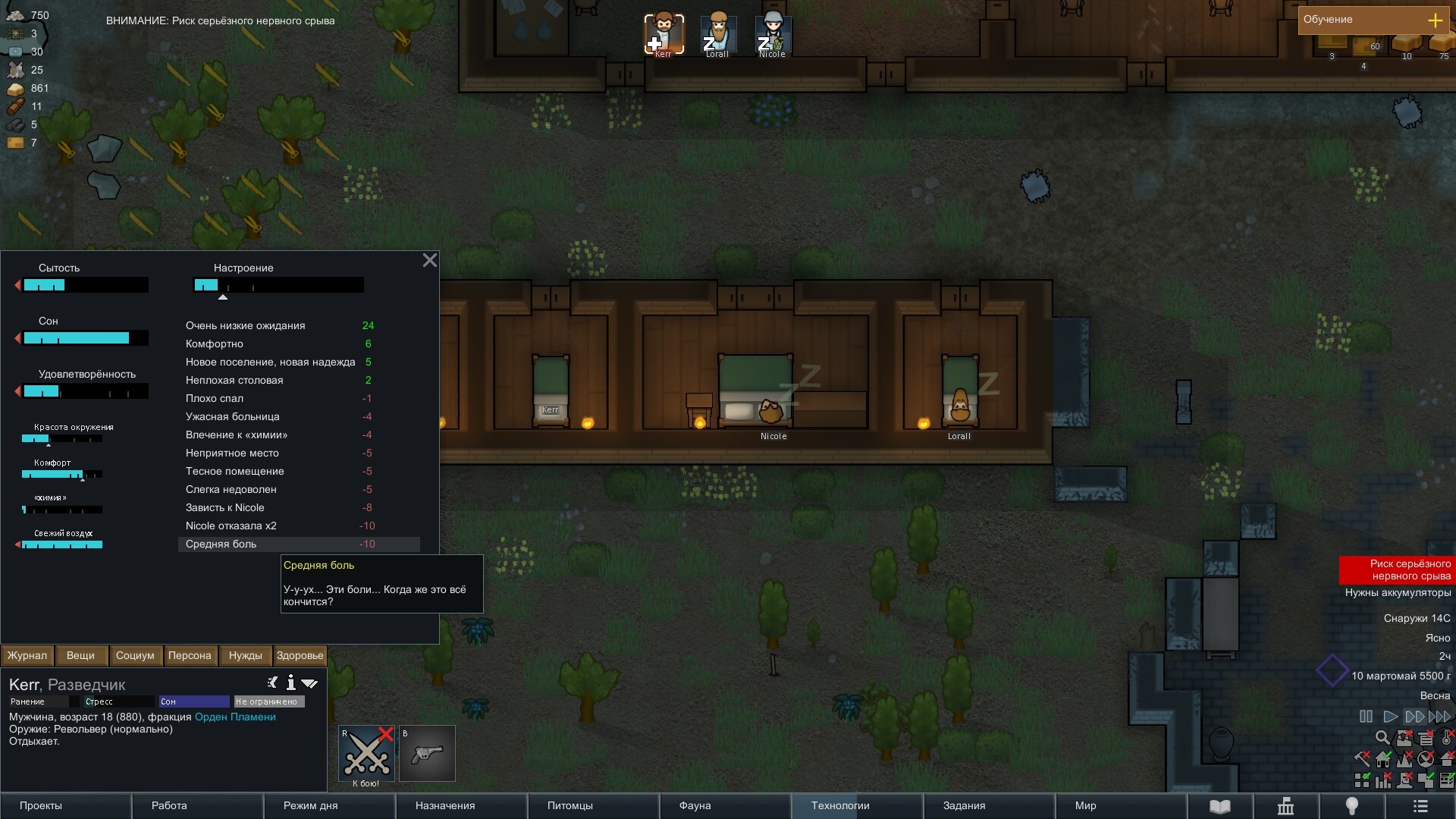Open the Мир world map
The height and width of the screenshot is (819, 1456).
coord(1121,805)
